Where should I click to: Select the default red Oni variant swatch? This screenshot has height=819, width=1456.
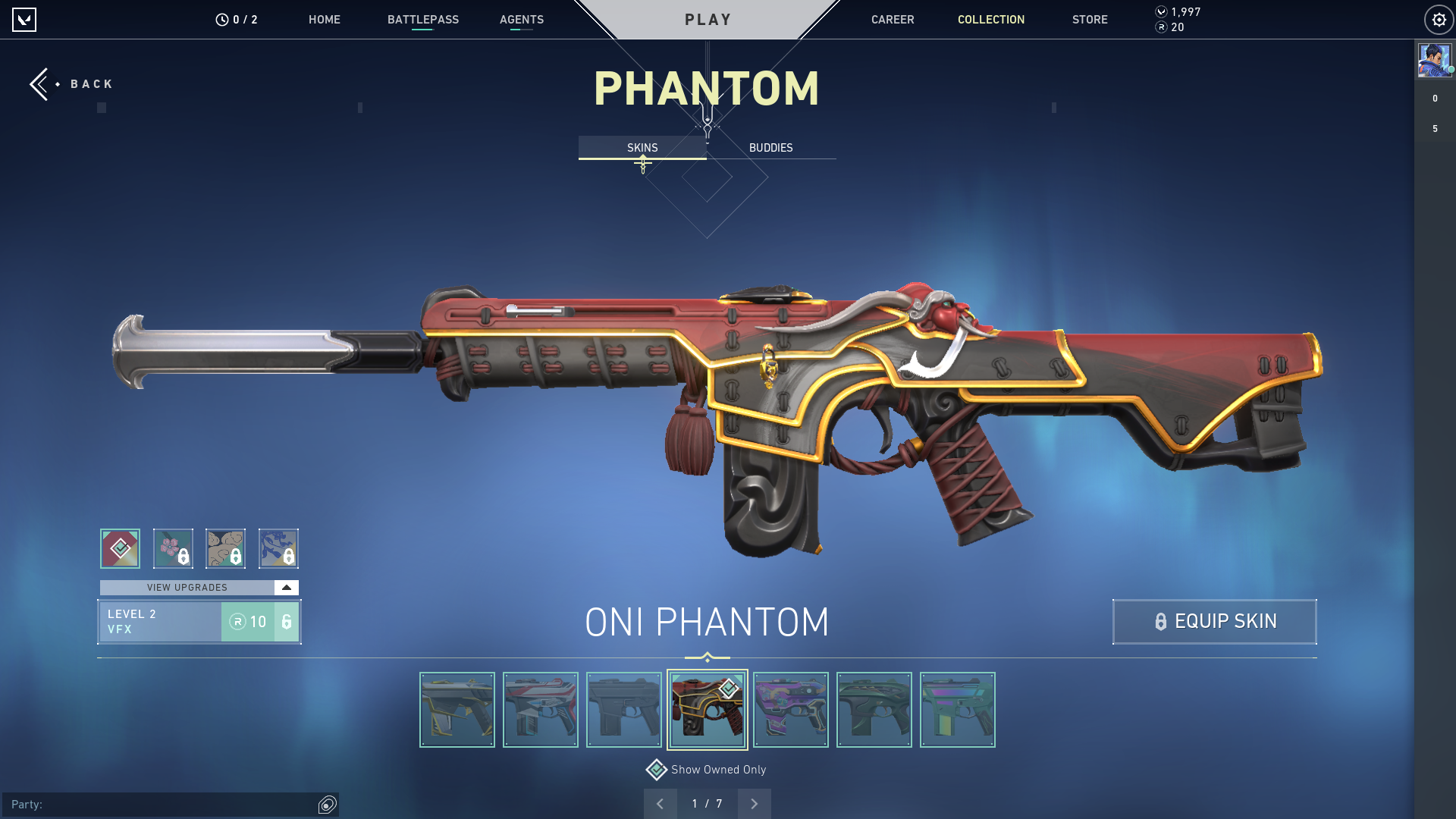click(x=119, y=548)
